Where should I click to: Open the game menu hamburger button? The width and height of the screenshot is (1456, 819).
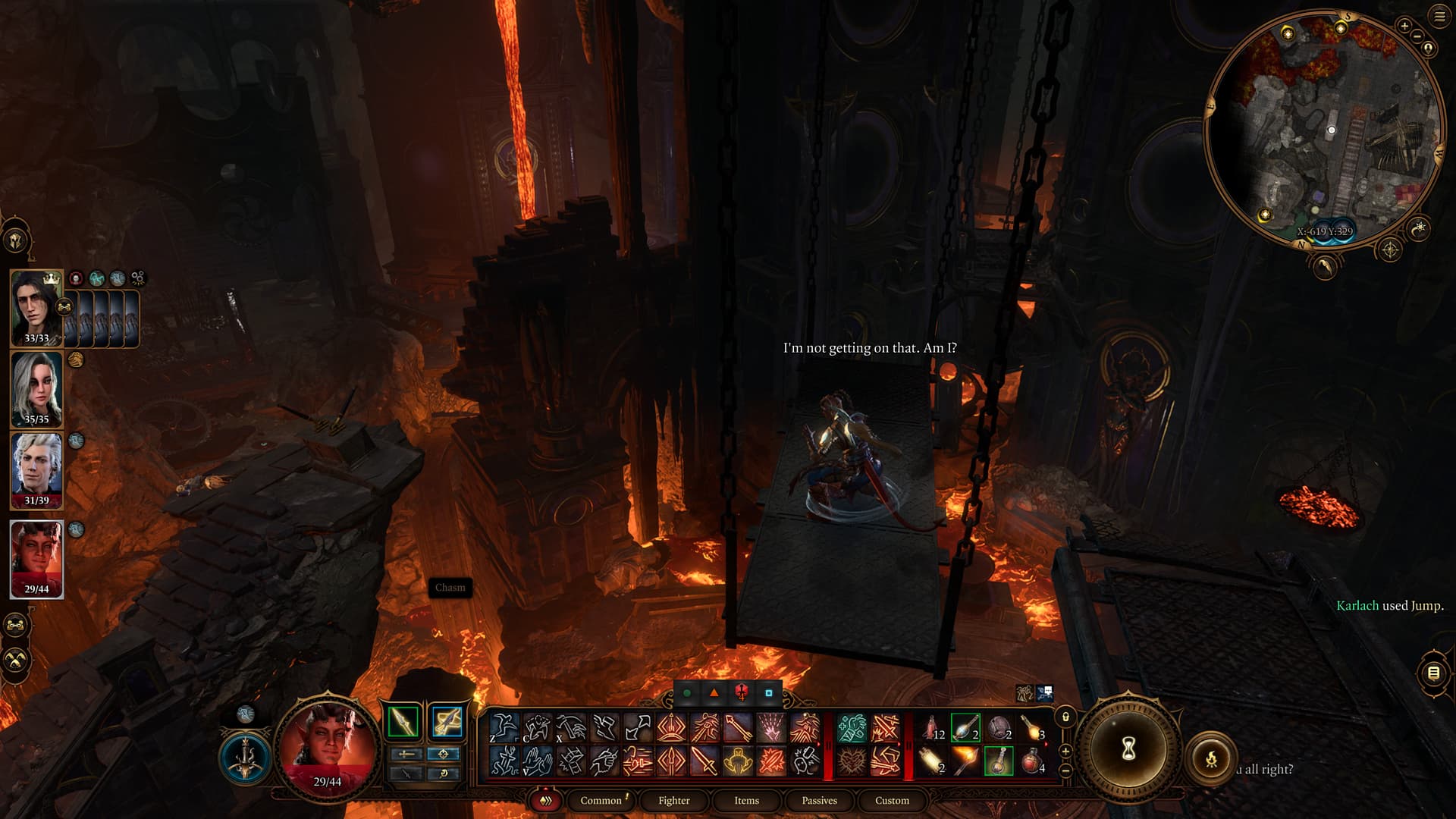coord(1439,17)
